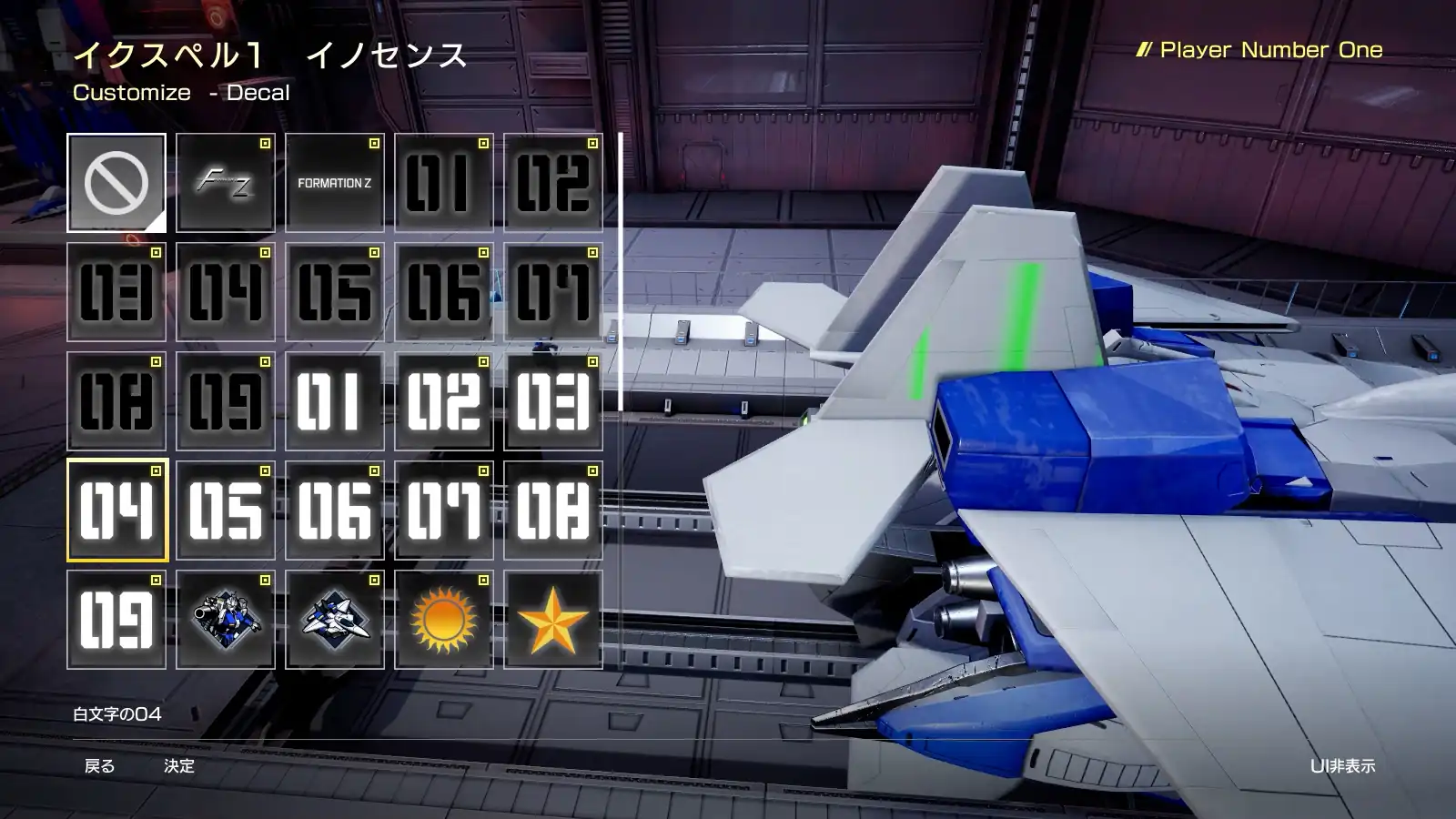Select the black number 02 decal
Screen dimensions: 1456x819
[x=553, y=182]
